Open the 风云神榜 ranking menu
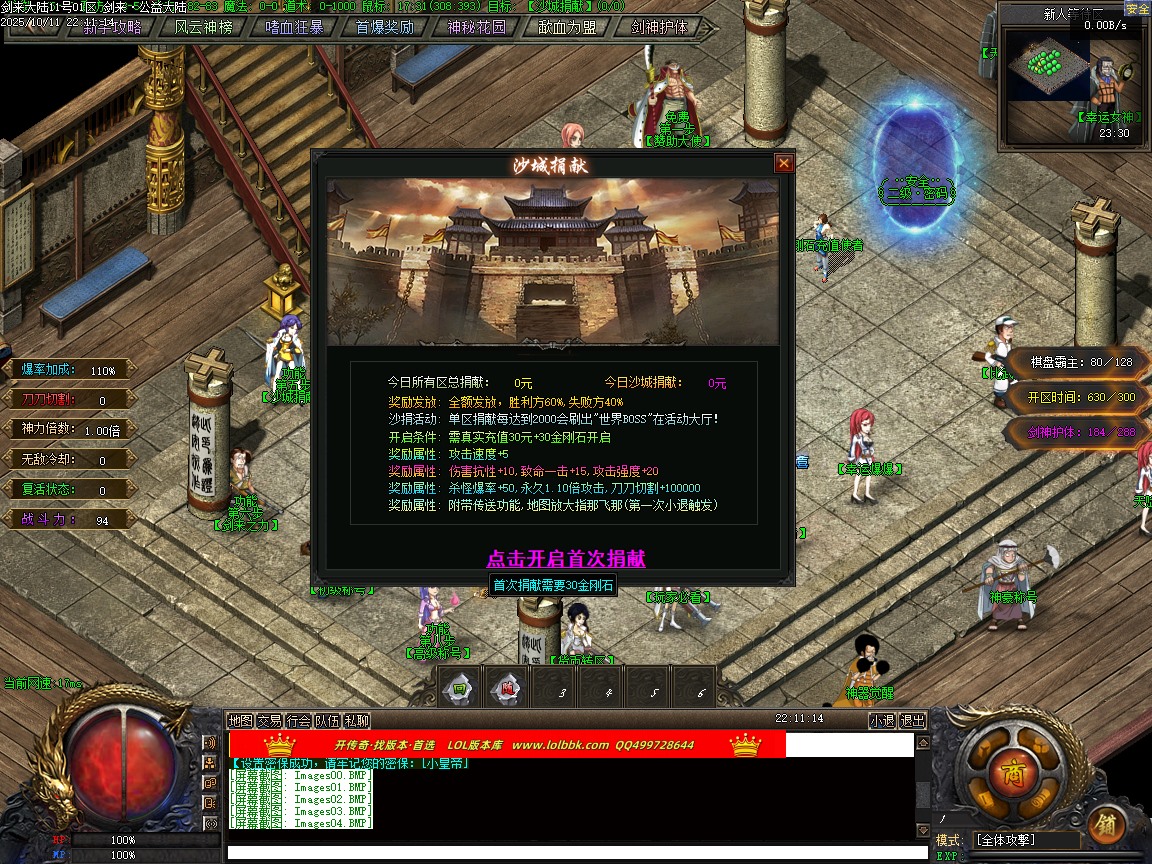This screenshot has height=864, width=1152. click(x=203, y=27)
